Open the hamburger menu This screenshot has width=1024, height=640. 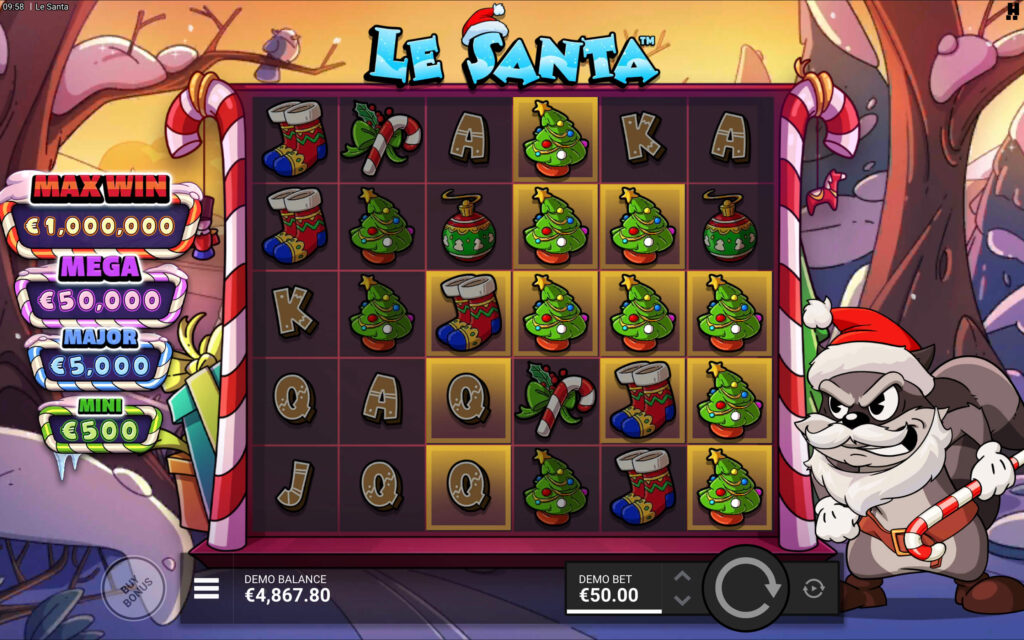click(x=206, y=588)
